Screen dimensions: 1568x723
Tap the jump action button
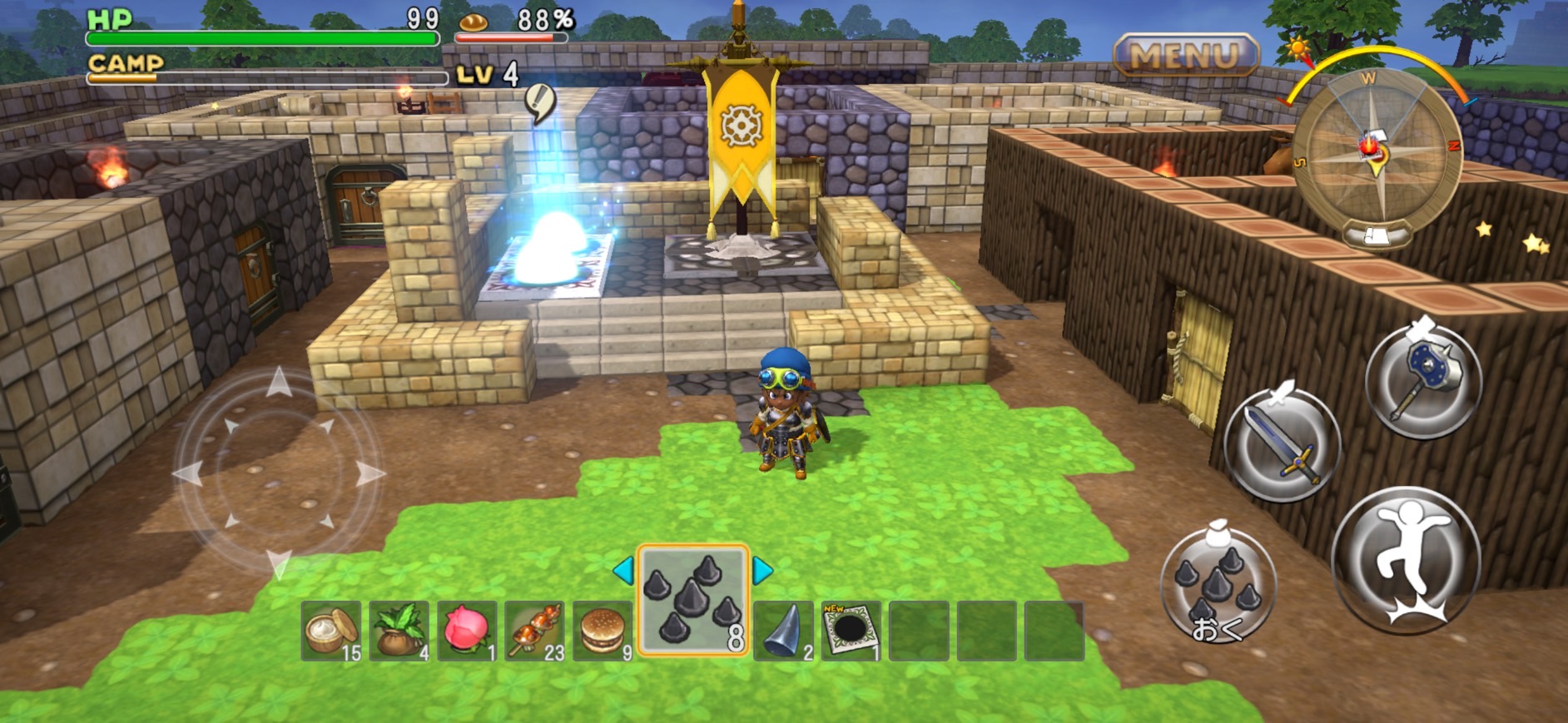1407,559
